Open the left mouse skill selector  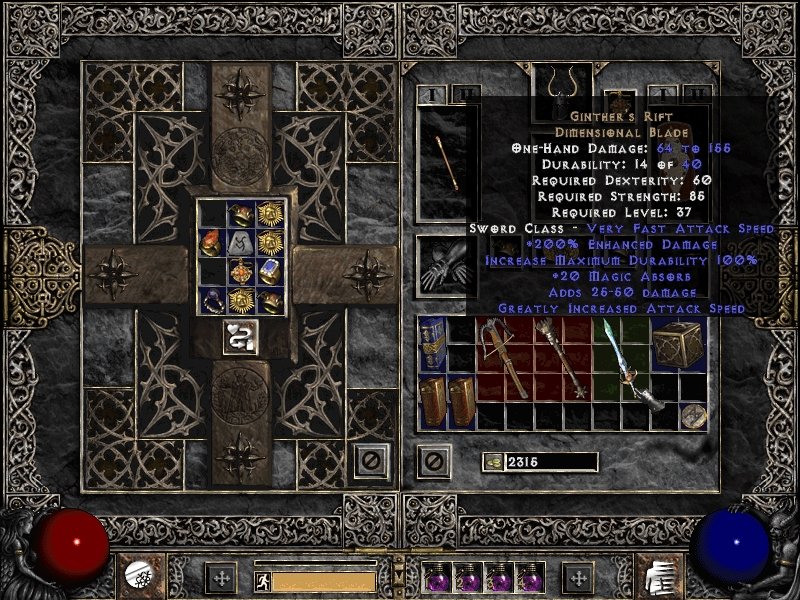pos(140,574)
